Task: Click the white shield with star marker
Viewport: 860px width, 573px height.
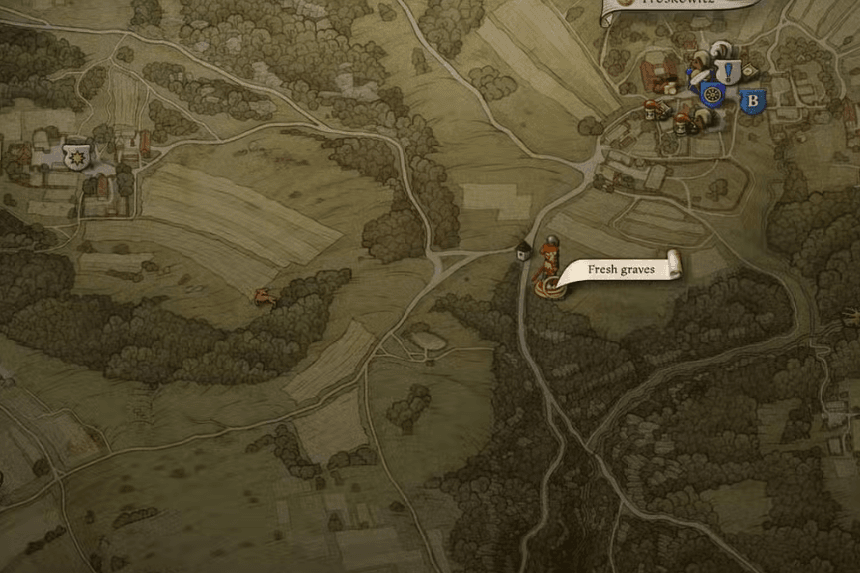Action: (x=76, y=157)
